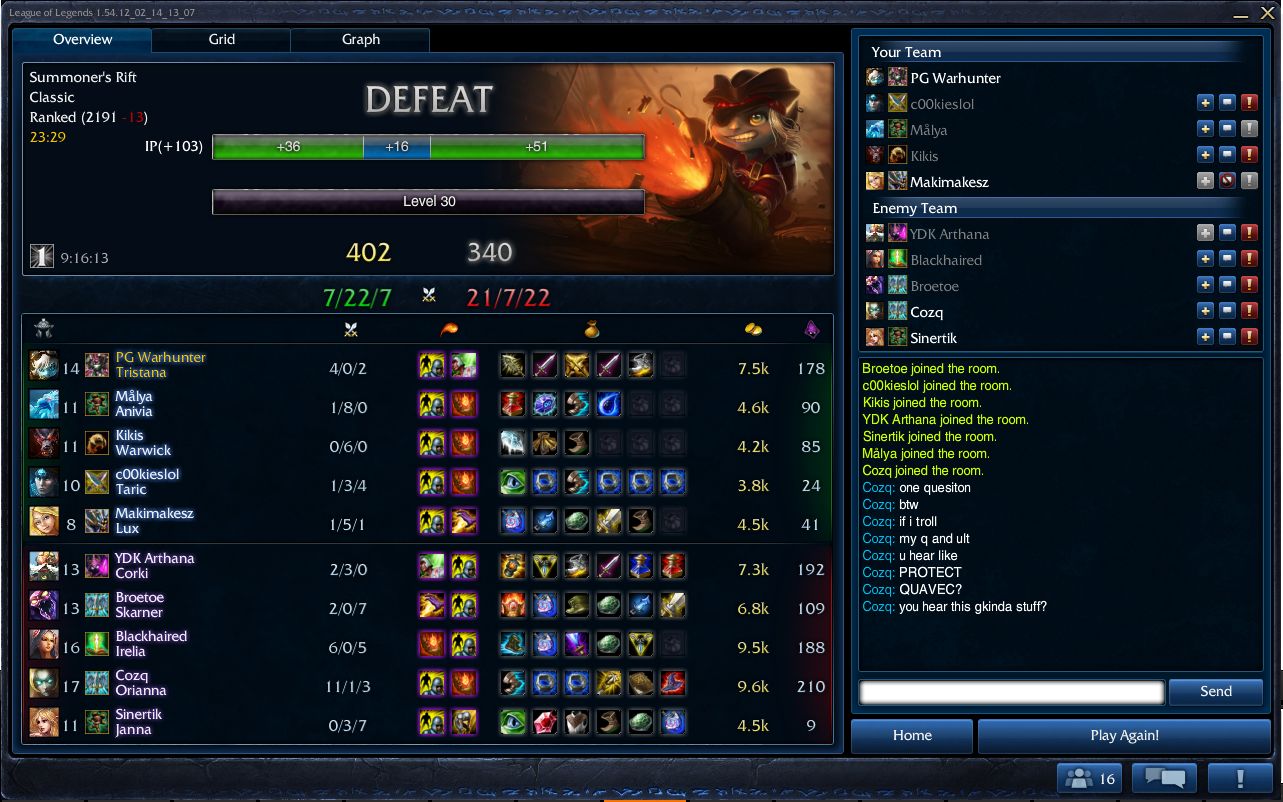Screen dimensions: 1283x802
Task: Return to Home screen
Action: 912,736
